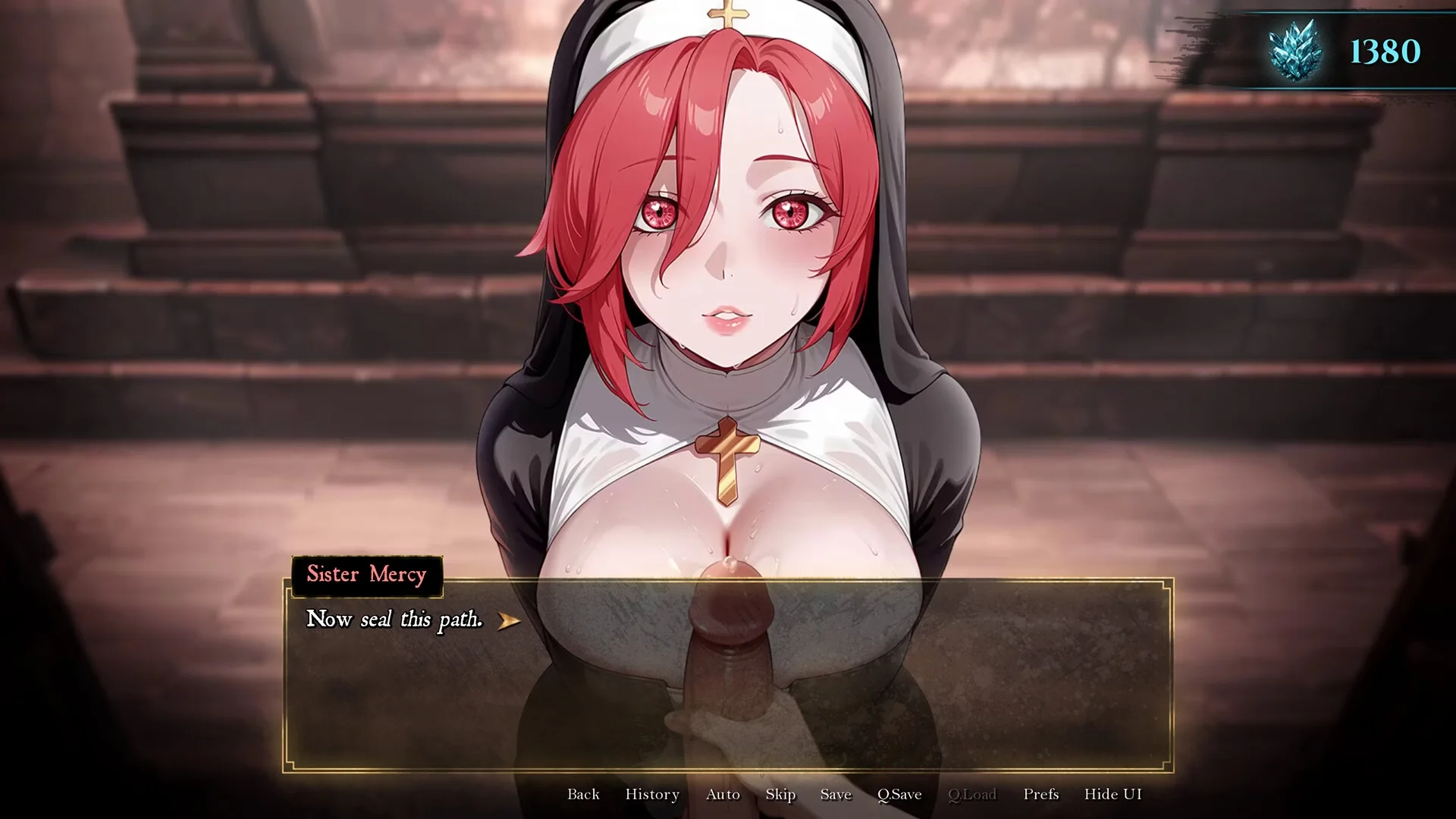Image resolution: width=1456 pixels, height=819 pixels.
Task: Click the greyed-out Q.Load button
Action: pyautogui.click(x=972, y=794)
